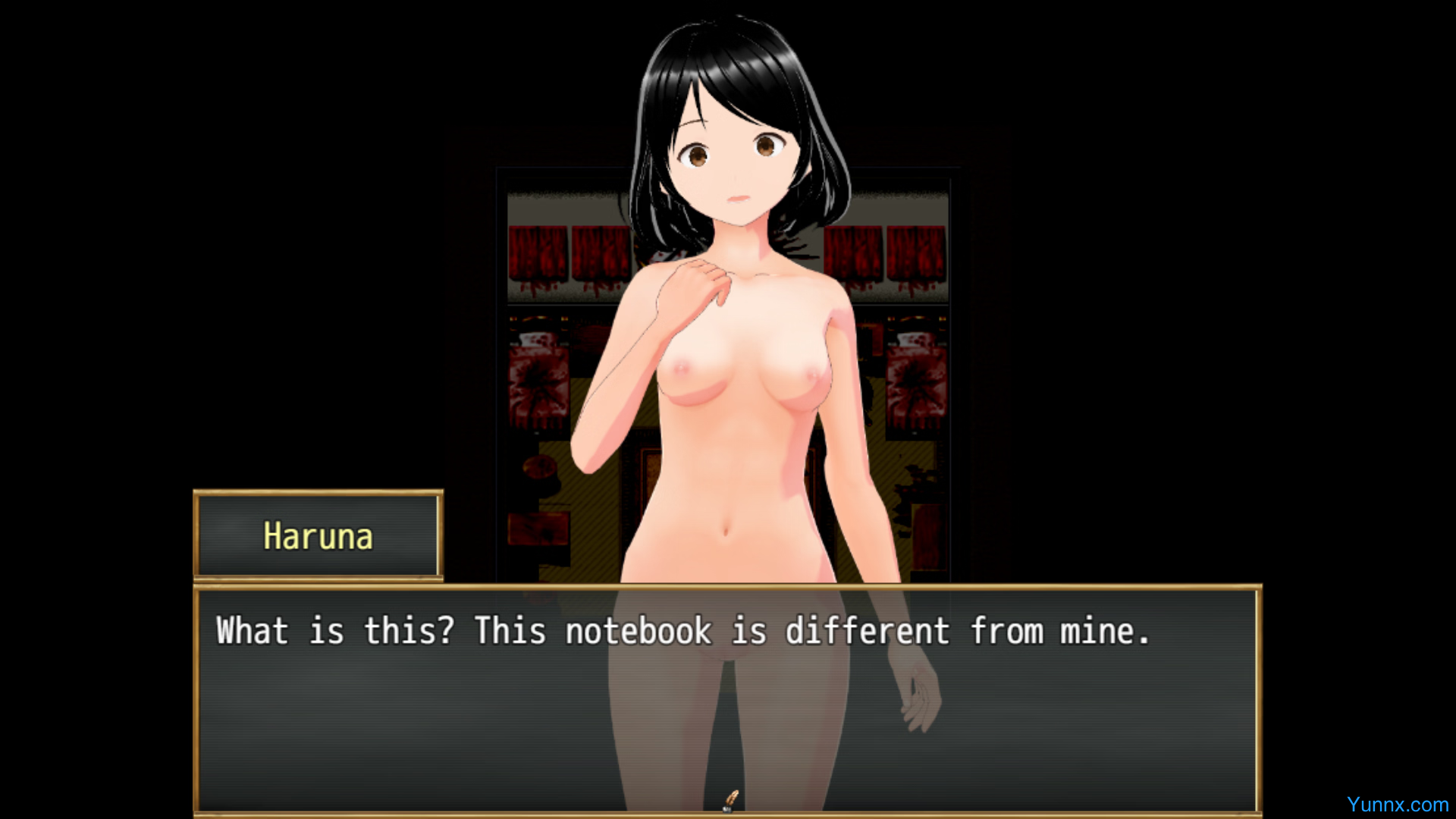
Task: Click the dialogue advance cursor icon
Action: click(x=730, y=800)
